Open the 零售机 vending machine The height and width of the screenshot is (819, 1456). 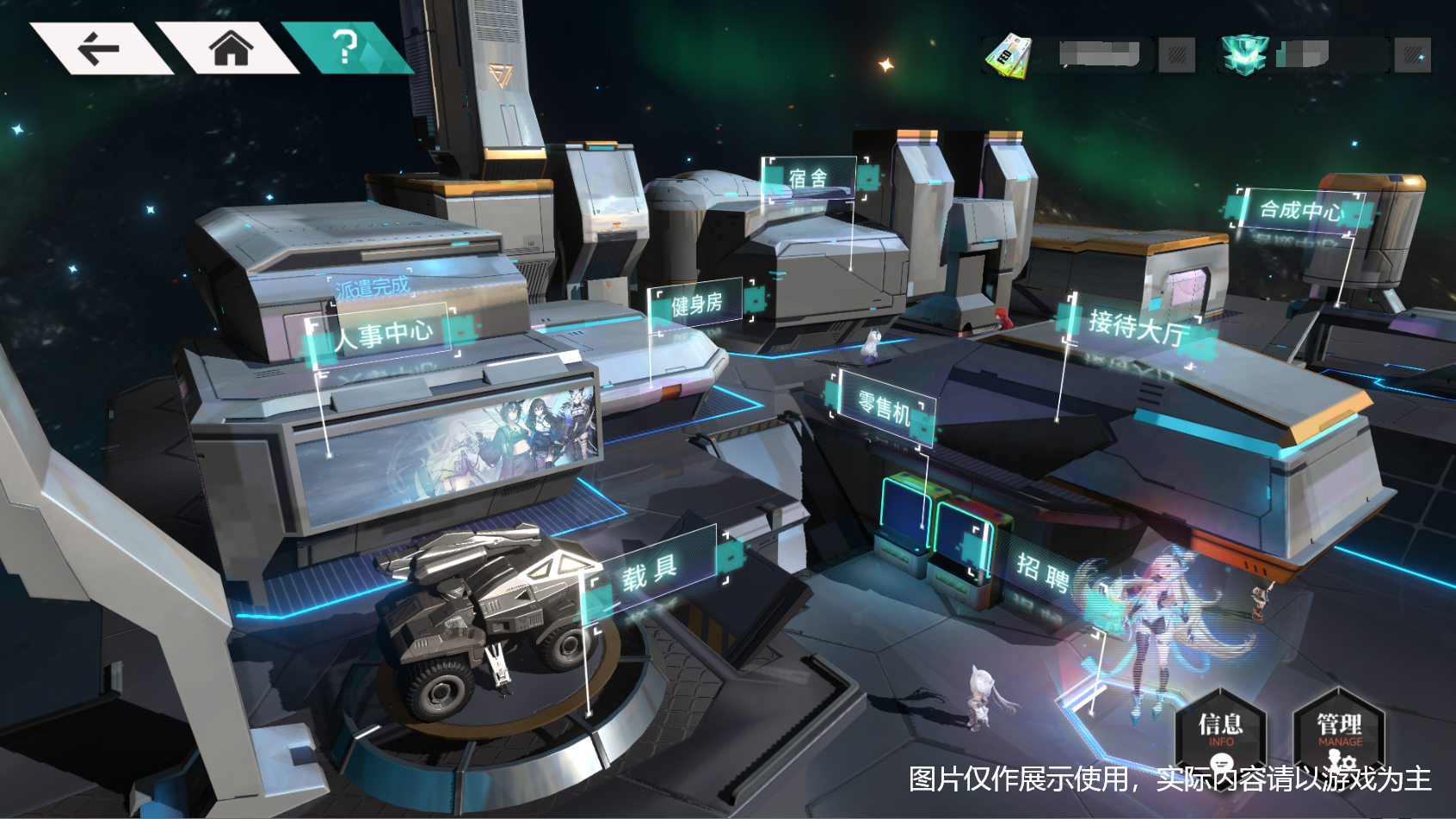[884, 405]
